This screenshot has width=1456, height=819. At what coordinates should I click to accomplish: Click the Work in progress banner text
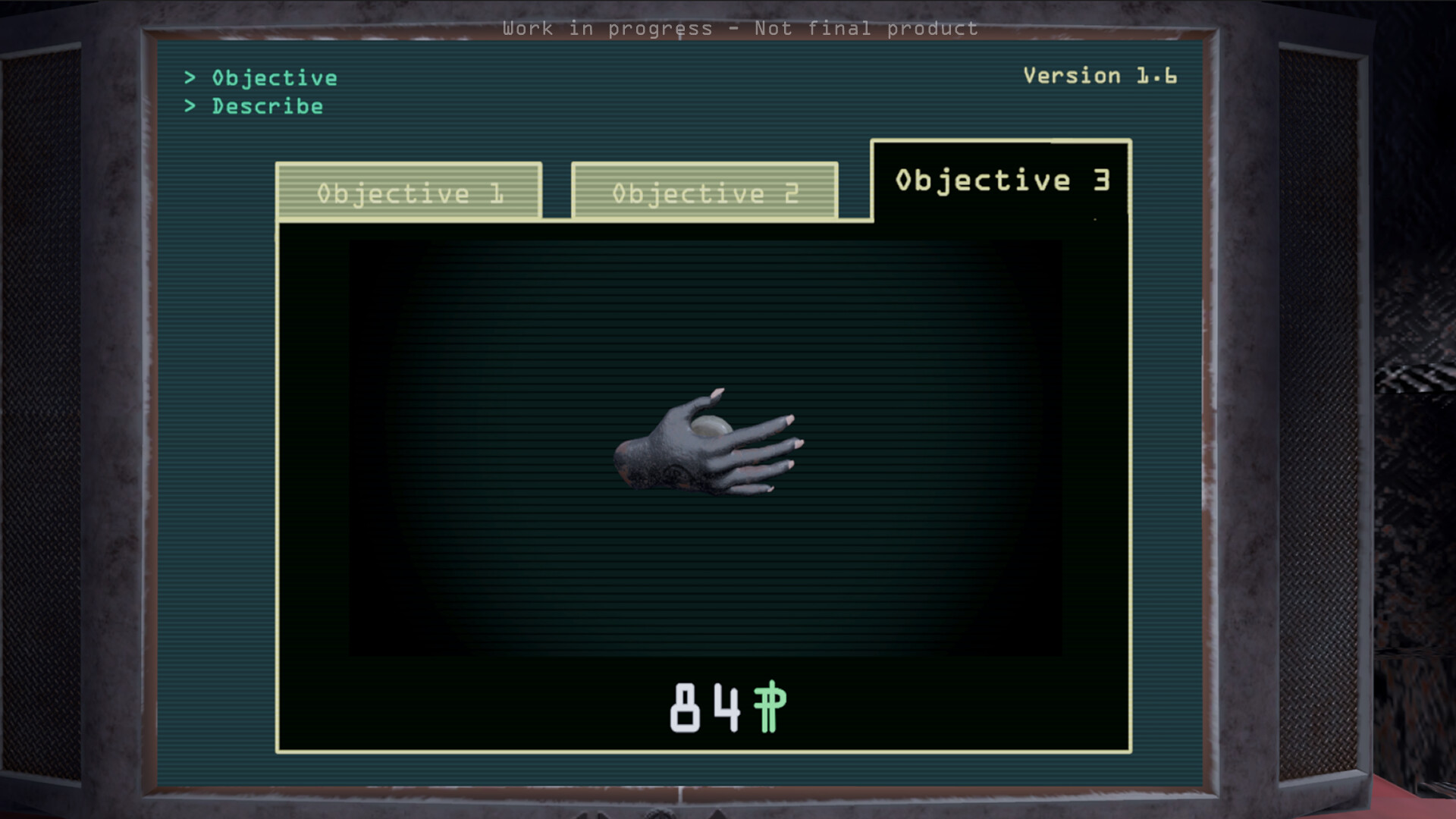(741, 28)
